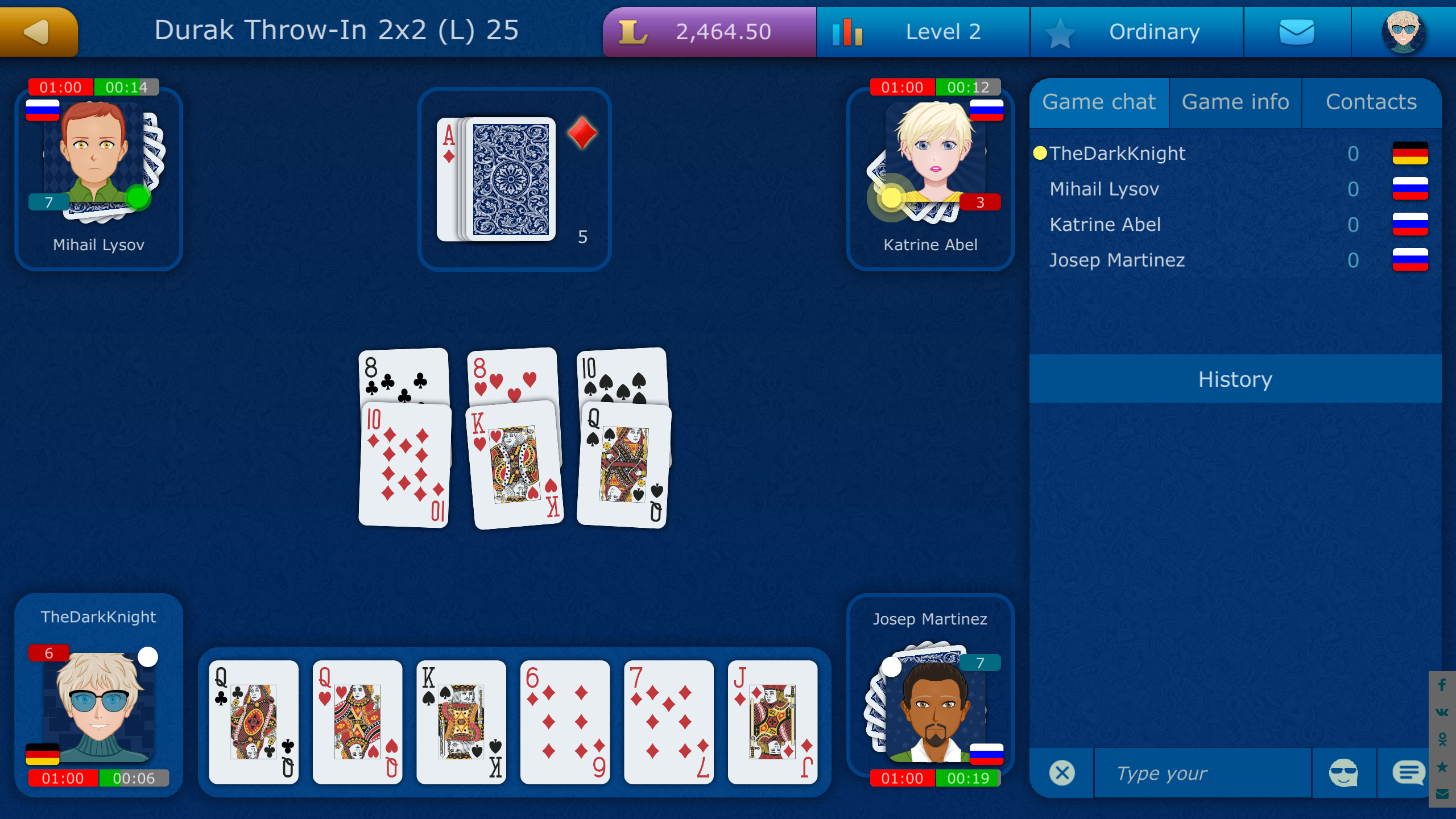The width and height of the screenshot is (1456, 819).
Task: Select the Game chat tab
Action: (1099, 102)
